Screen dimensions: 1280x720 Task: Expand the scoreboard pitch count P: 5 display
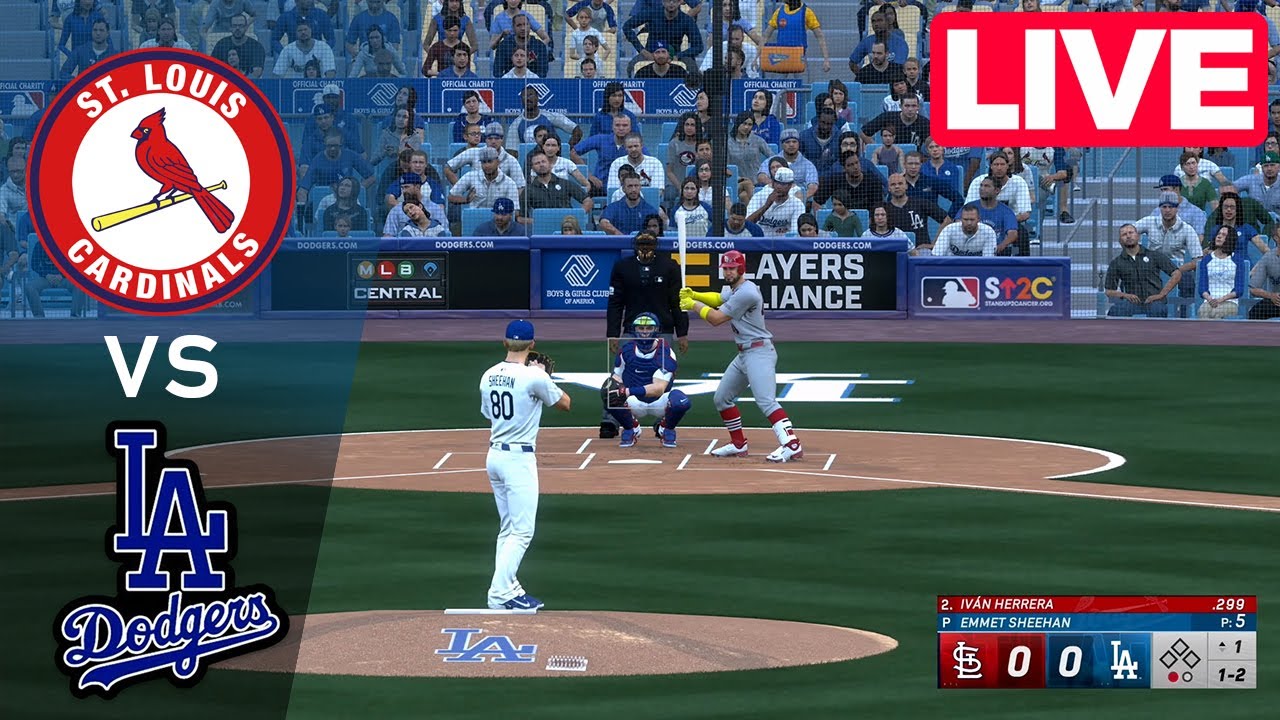click(x=1233, y=620)
